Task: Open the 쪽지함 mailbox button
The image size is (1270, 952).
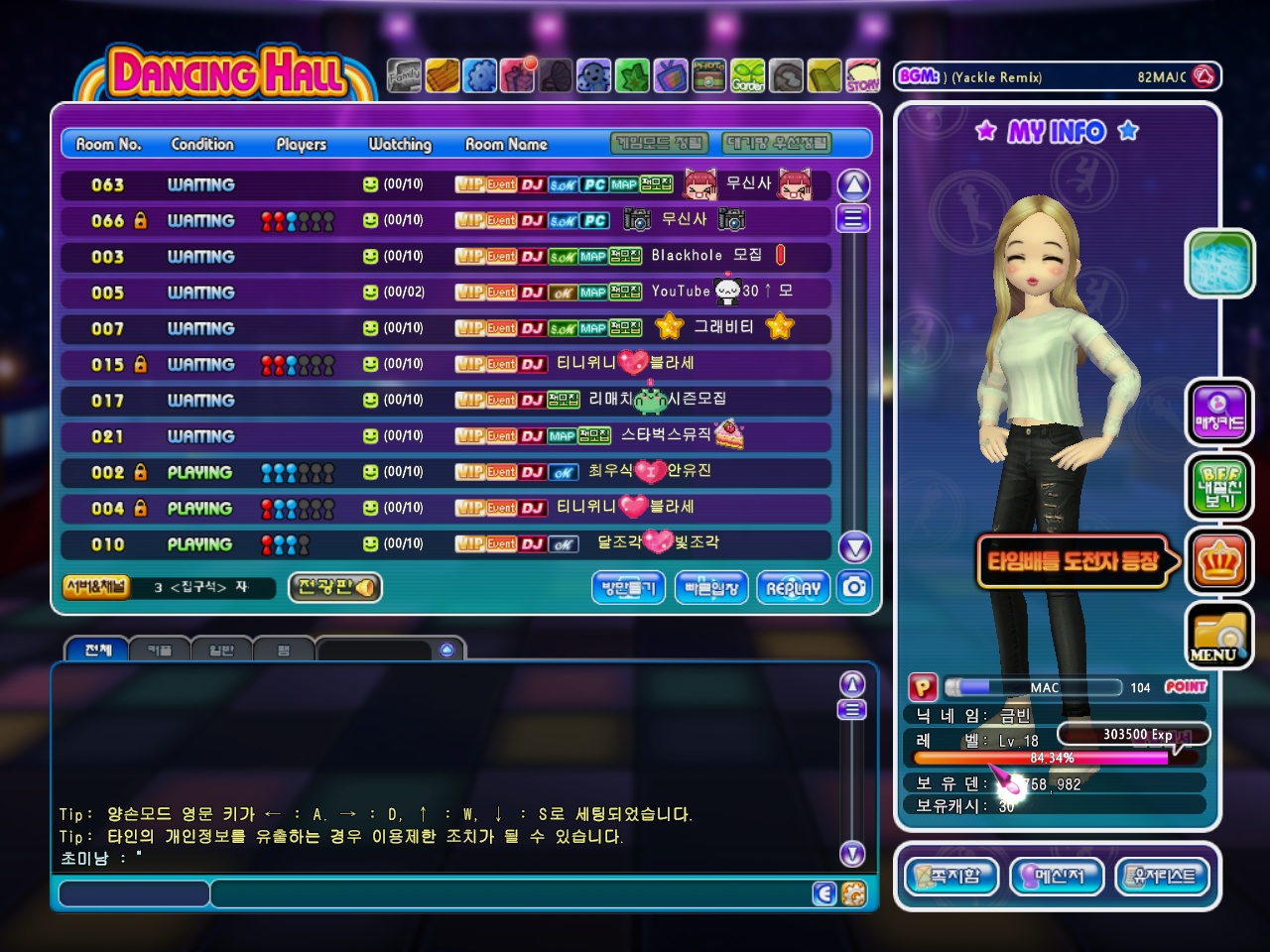Action: pyautogui.click(x=952, y=877)
